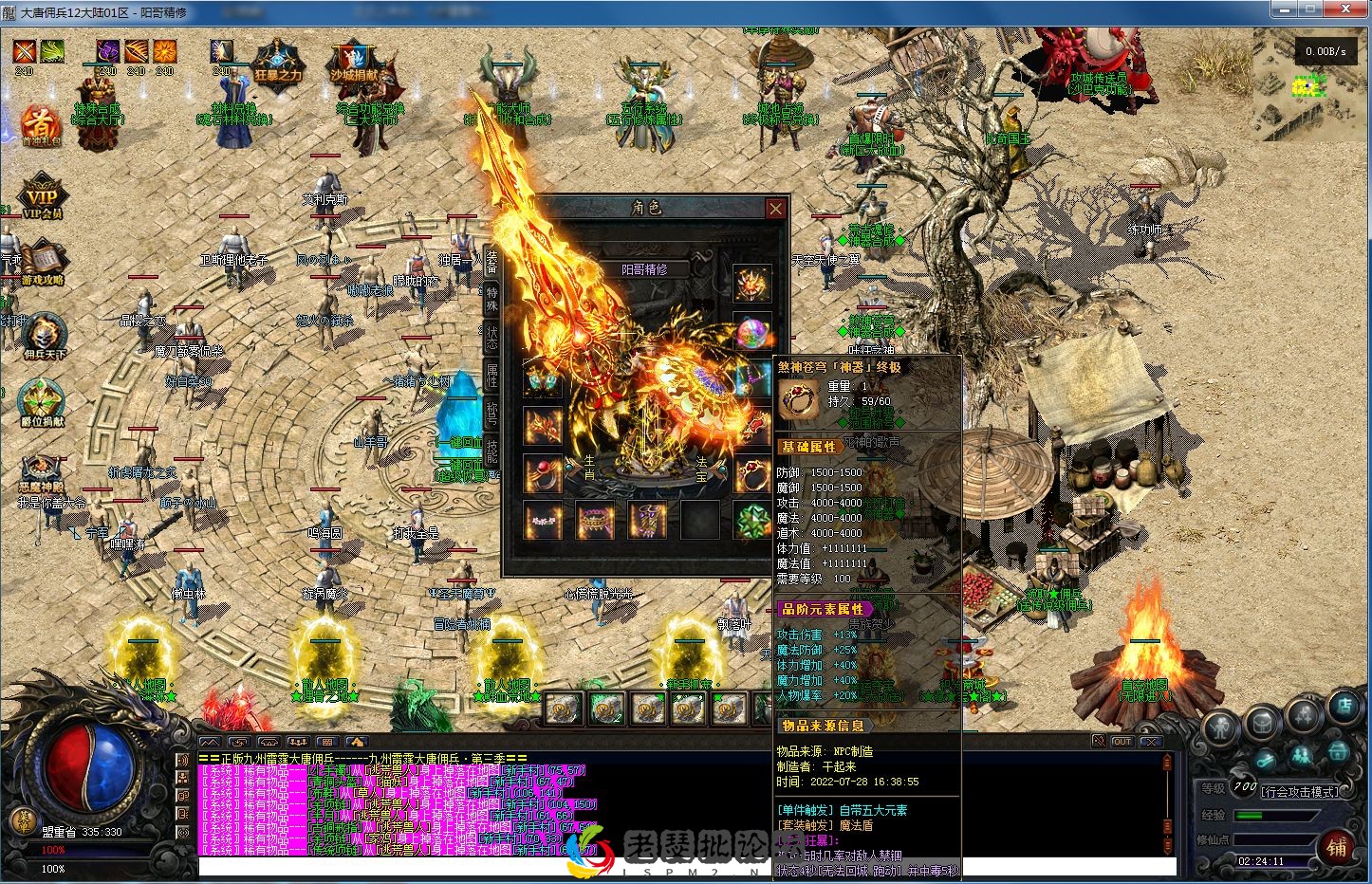Select the rainbow orb equipment slot
Viewport: 1372px width, 884px height.
click(751, 333)
